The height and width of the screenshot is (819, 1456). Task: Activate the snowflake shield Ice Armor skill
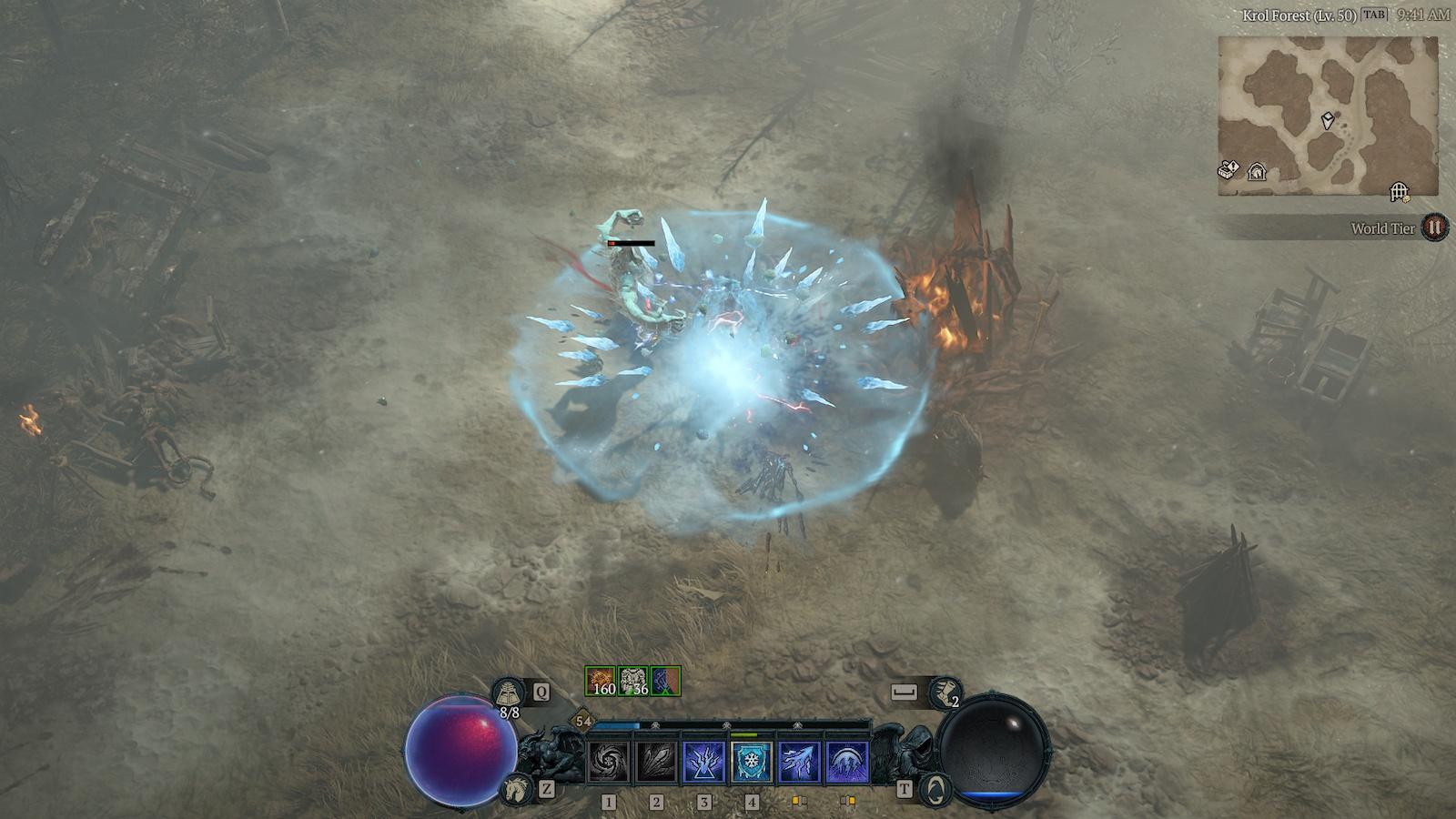coord(752,762)
